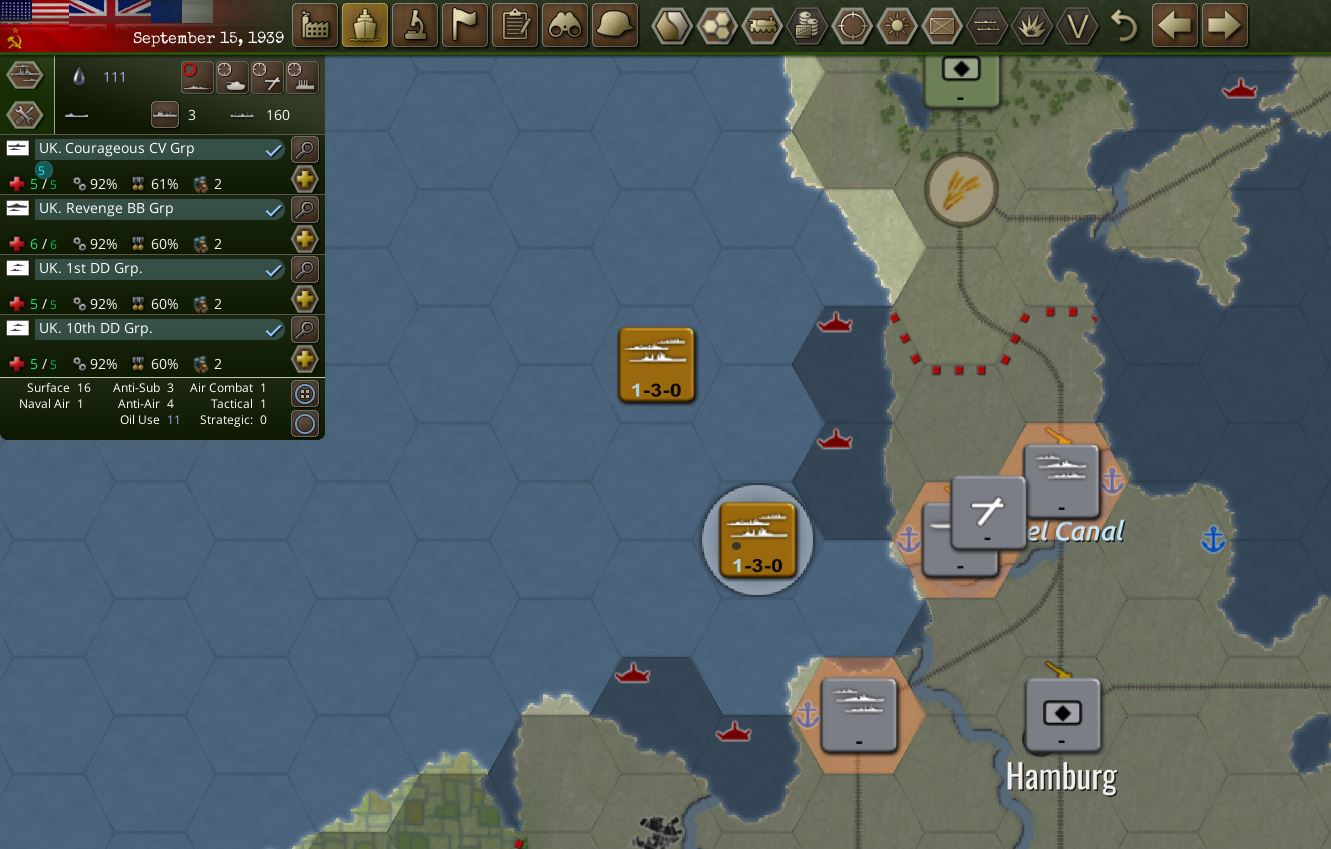Image resolution: width=1331 pixels, height=849 pixels.
Task: Open the research microscope screen
Action: (415, 25)
